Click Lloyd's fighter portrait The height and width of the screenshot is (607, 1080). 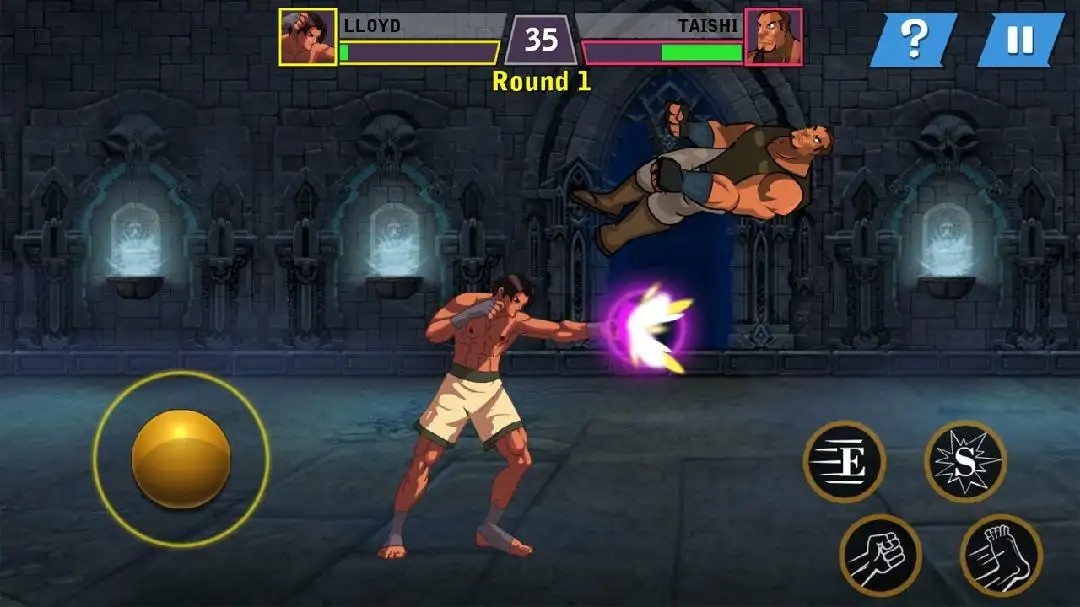pos(308,37)
